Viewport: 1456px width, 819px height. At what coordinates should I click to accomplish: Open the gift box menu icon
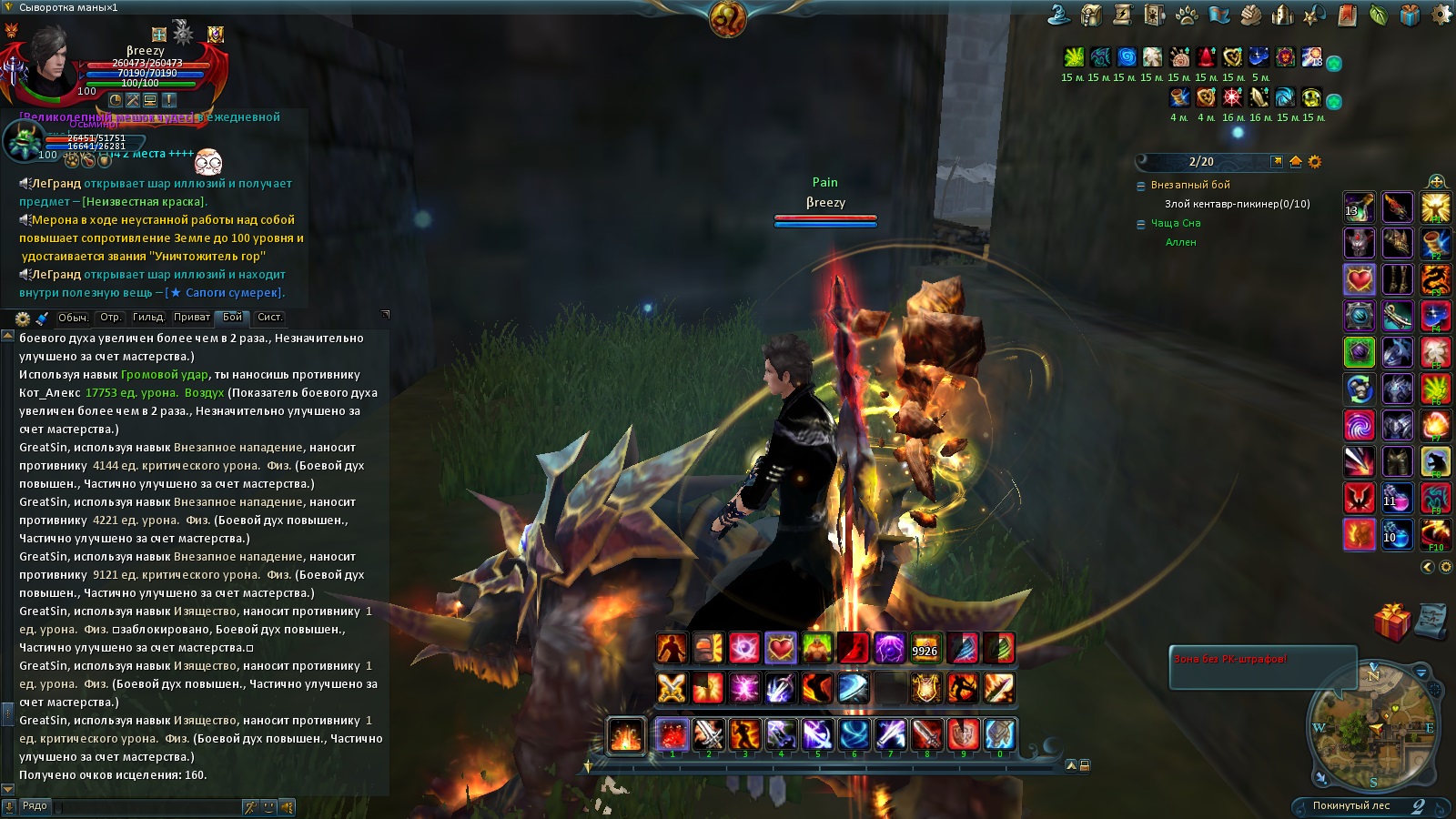point(1410,15)
